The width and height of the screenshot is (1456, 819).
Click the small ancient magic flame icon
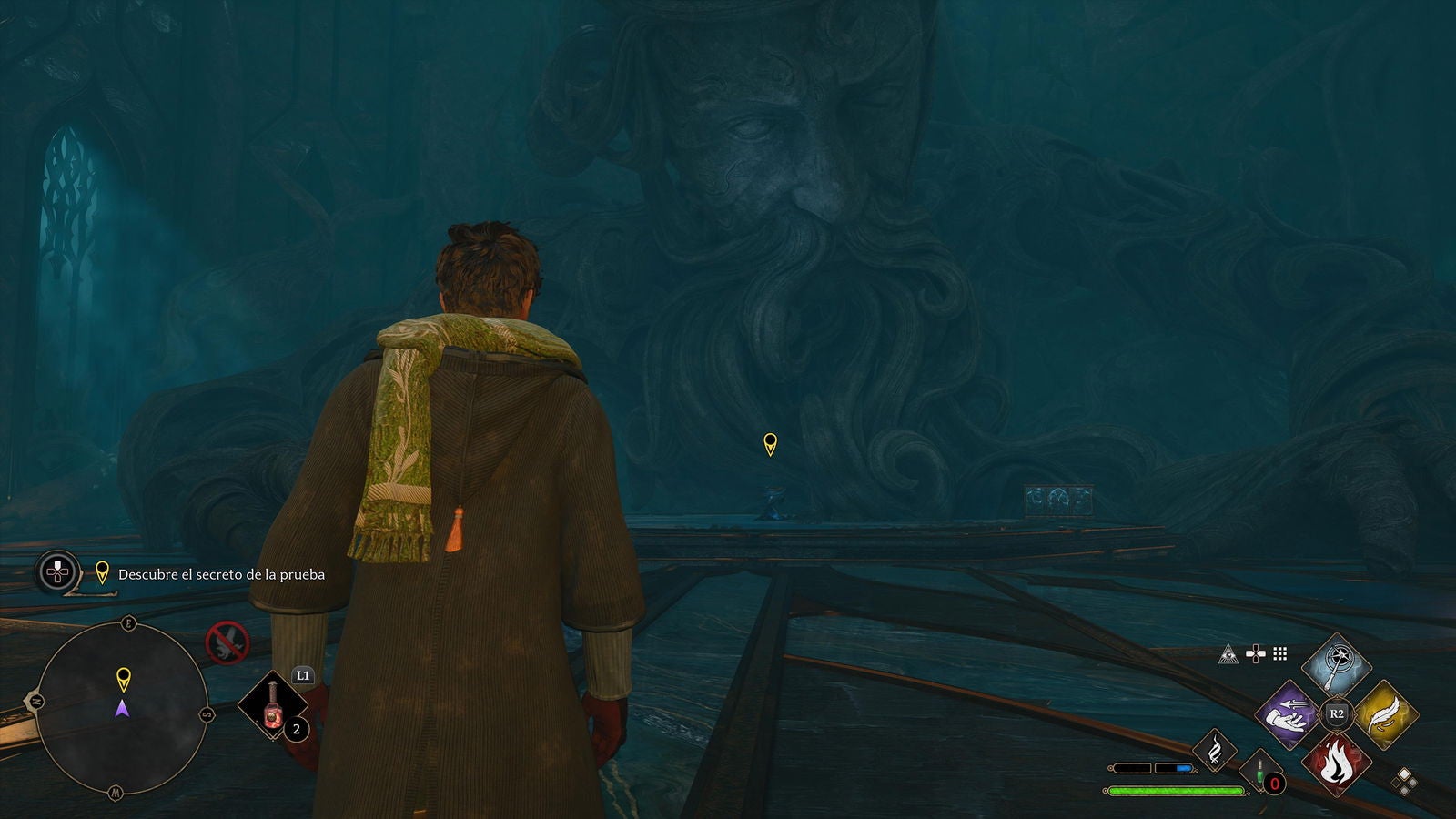1216,750
